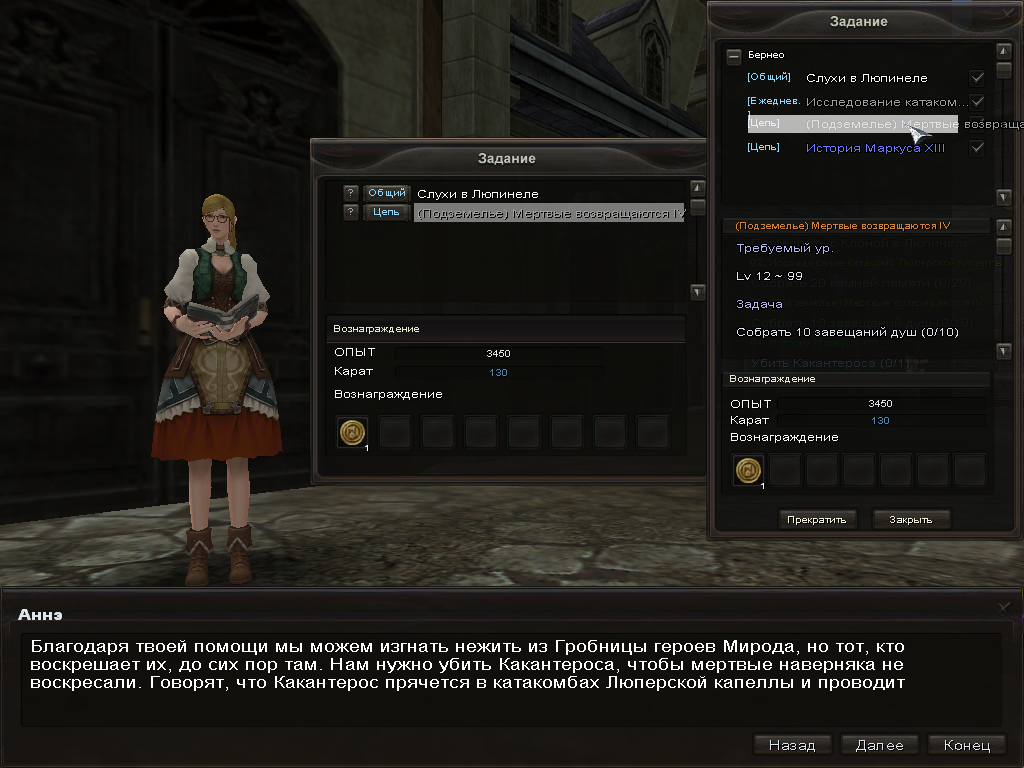Select quest Слуги в Люпинеле in quest log
Image resolution: width=1024 pixels, height=768 pixels.
coord(866,78)
